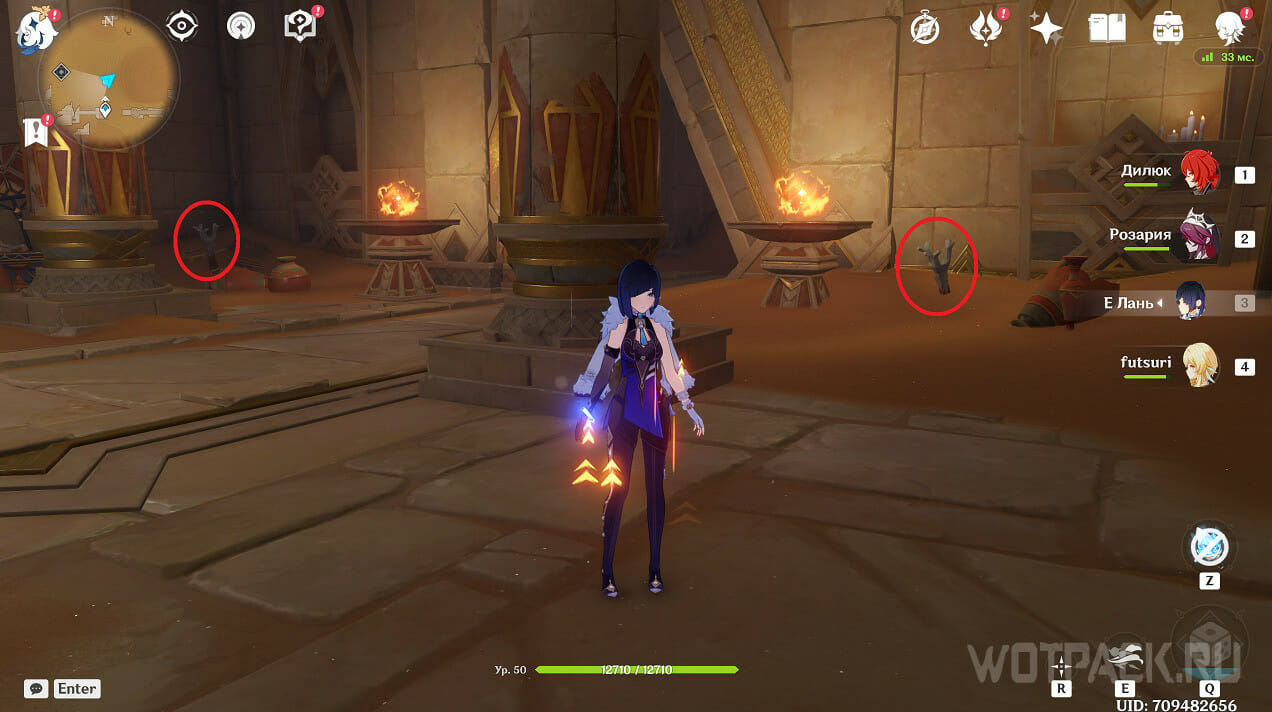Open the compass icon in the top bar
1272x712 pixels.
(x=925, y=28)
